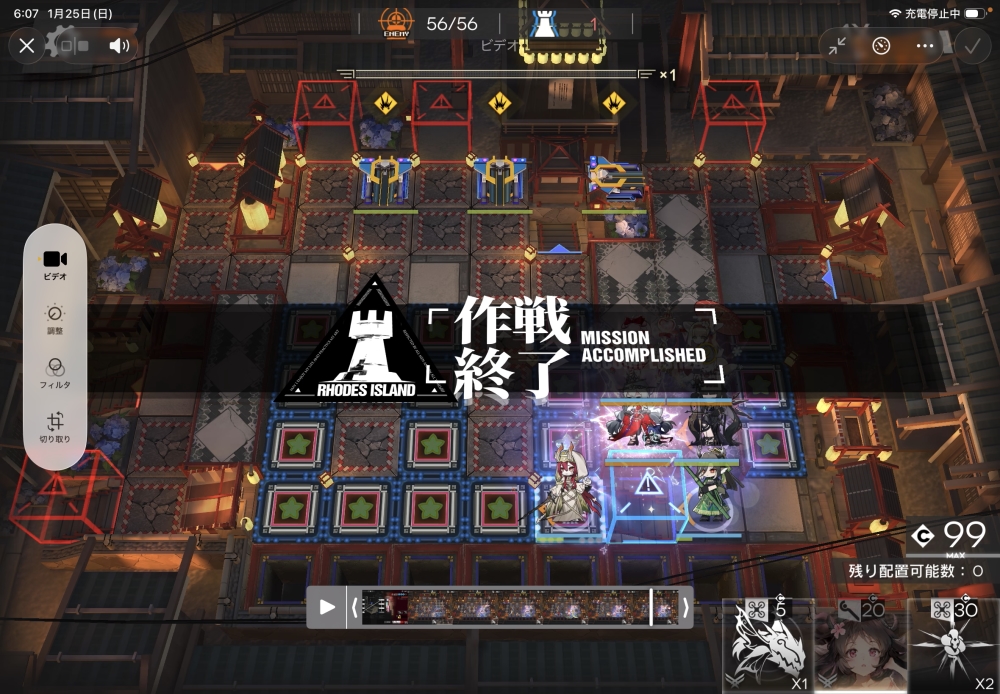
Task: Open the 調整 adjustment tool
Action: point(55,318)
